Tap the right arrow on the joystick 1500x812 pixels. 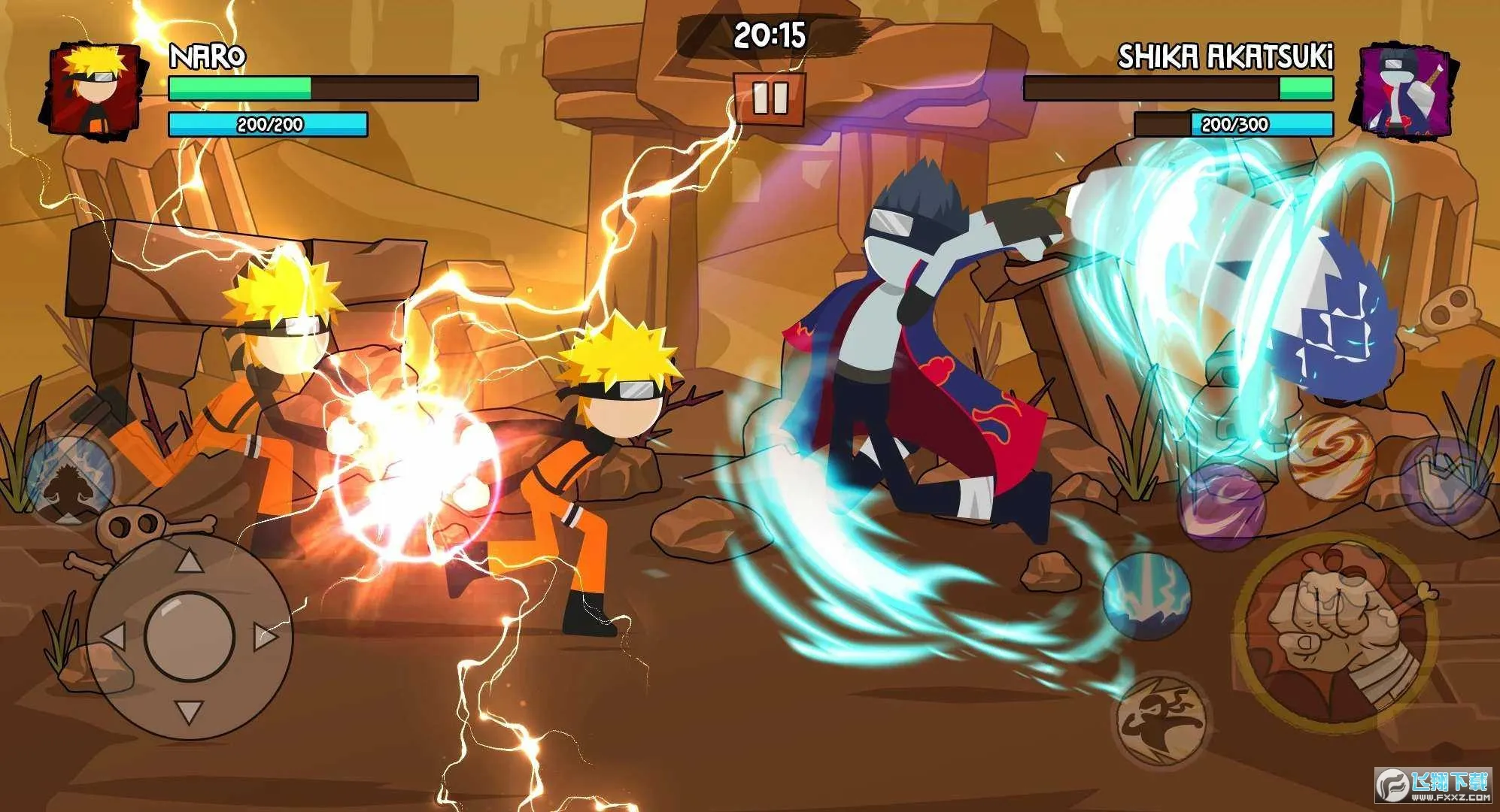coord(265,637)
